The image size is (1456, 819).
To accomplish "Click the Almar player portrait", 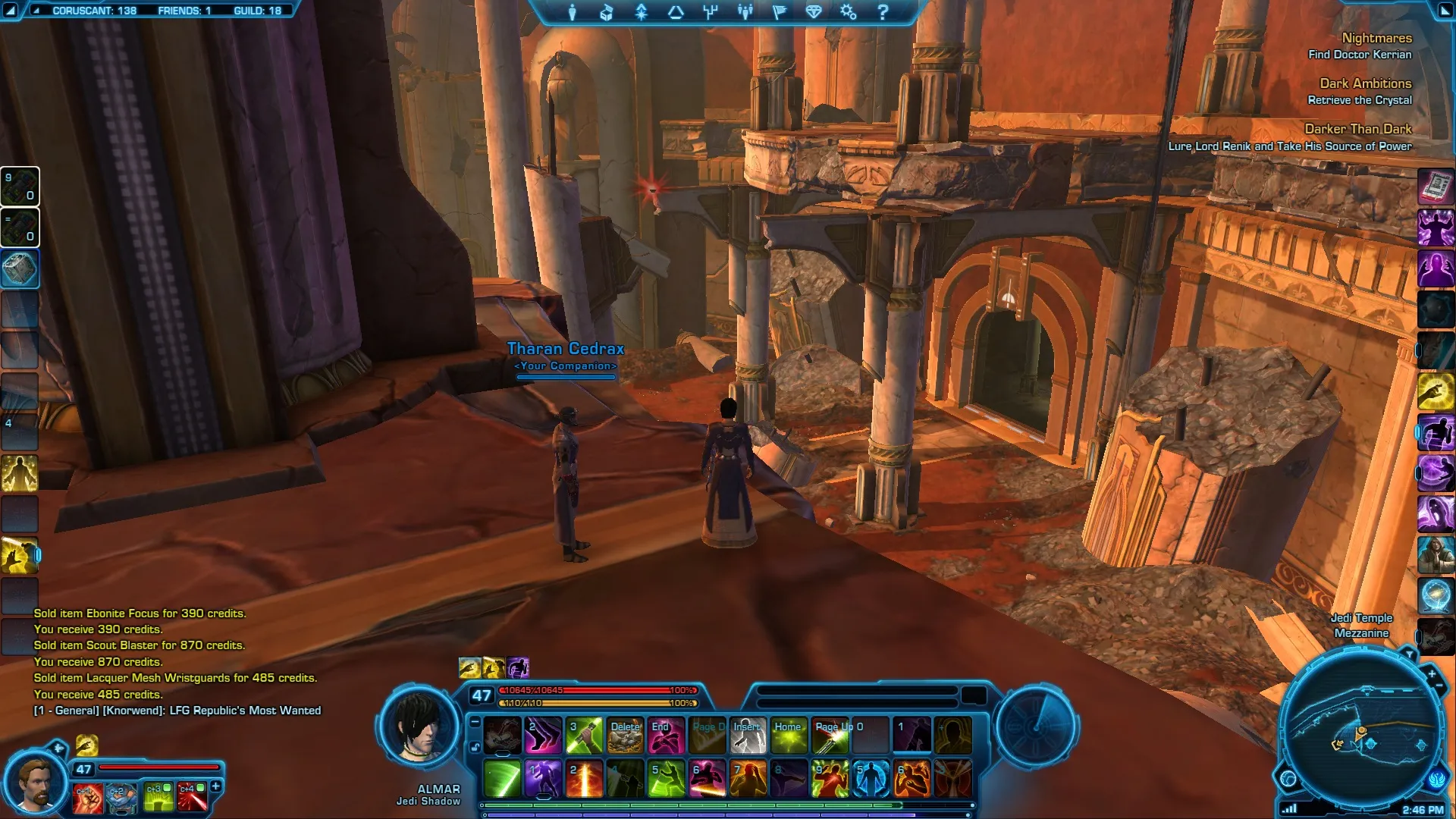I will pyautogui.click(x=418, y=726).
